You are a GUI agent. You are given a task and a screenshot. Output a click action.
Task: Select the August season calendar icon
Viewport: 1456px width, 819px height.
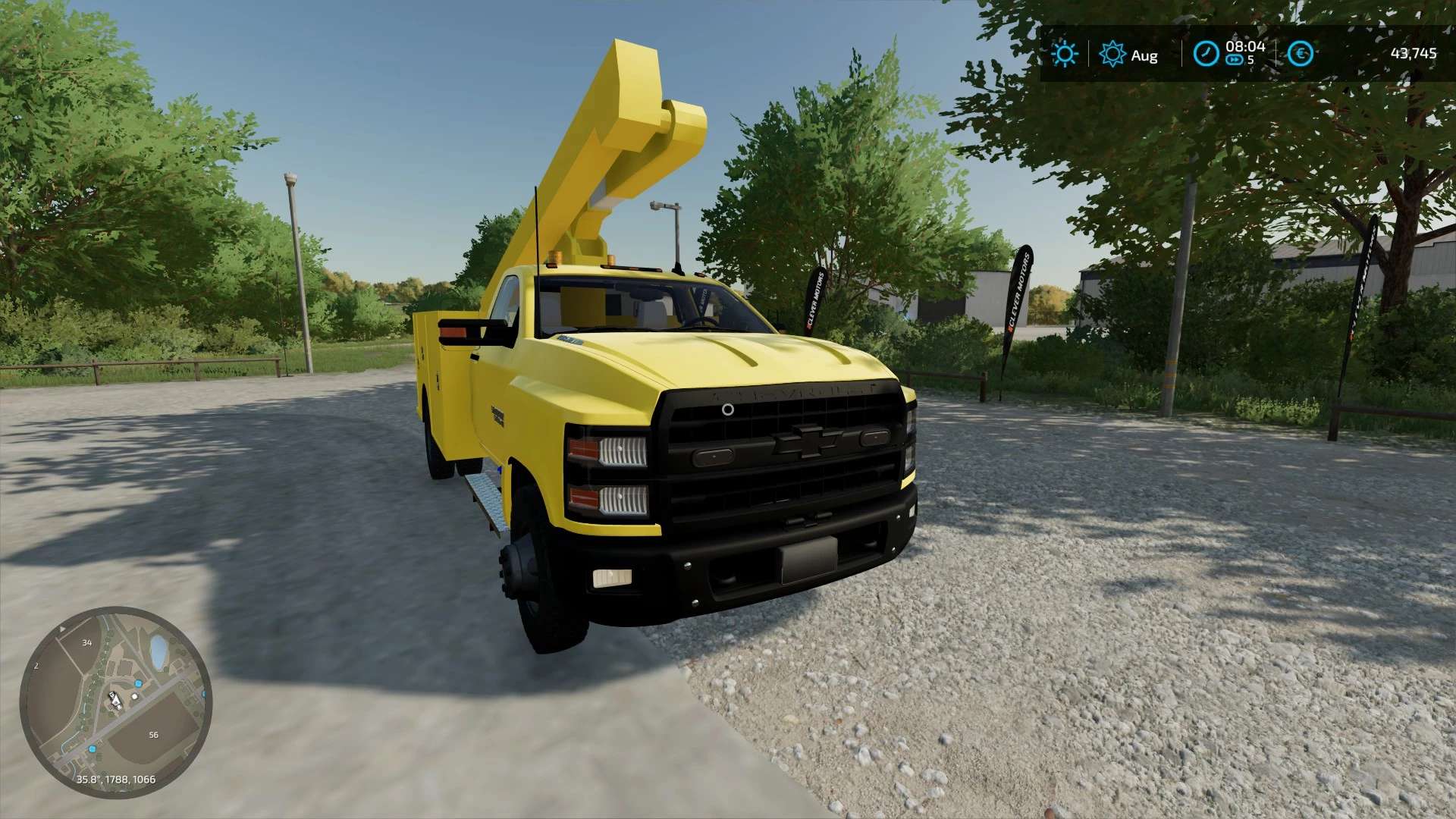[1112, 55]
